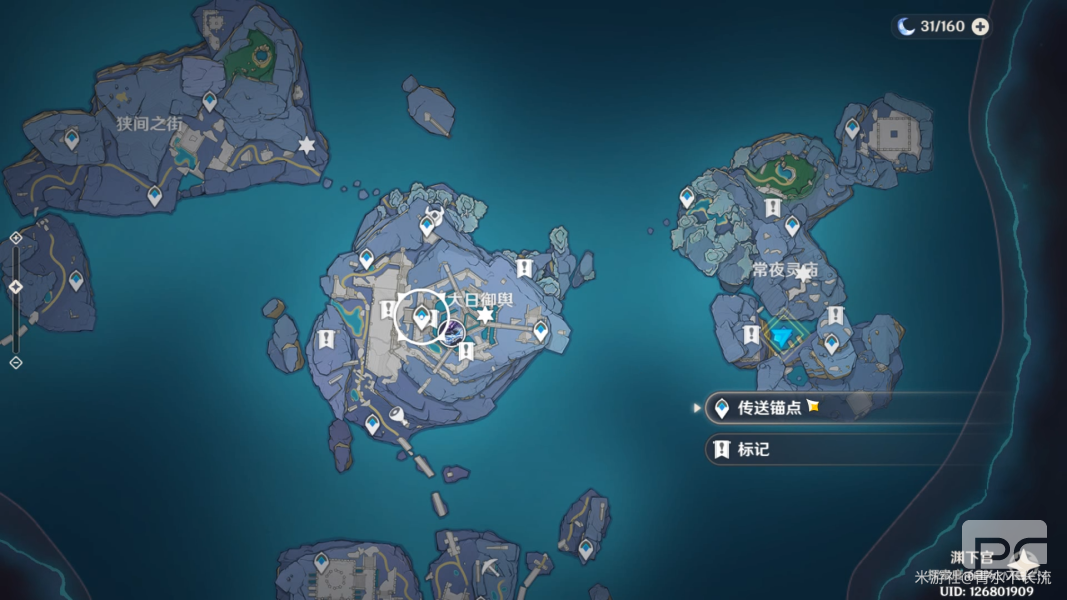This screenshot has width=1067, height=600.
Task: Zoom out with the map minus button
Action: coord(15,361)
